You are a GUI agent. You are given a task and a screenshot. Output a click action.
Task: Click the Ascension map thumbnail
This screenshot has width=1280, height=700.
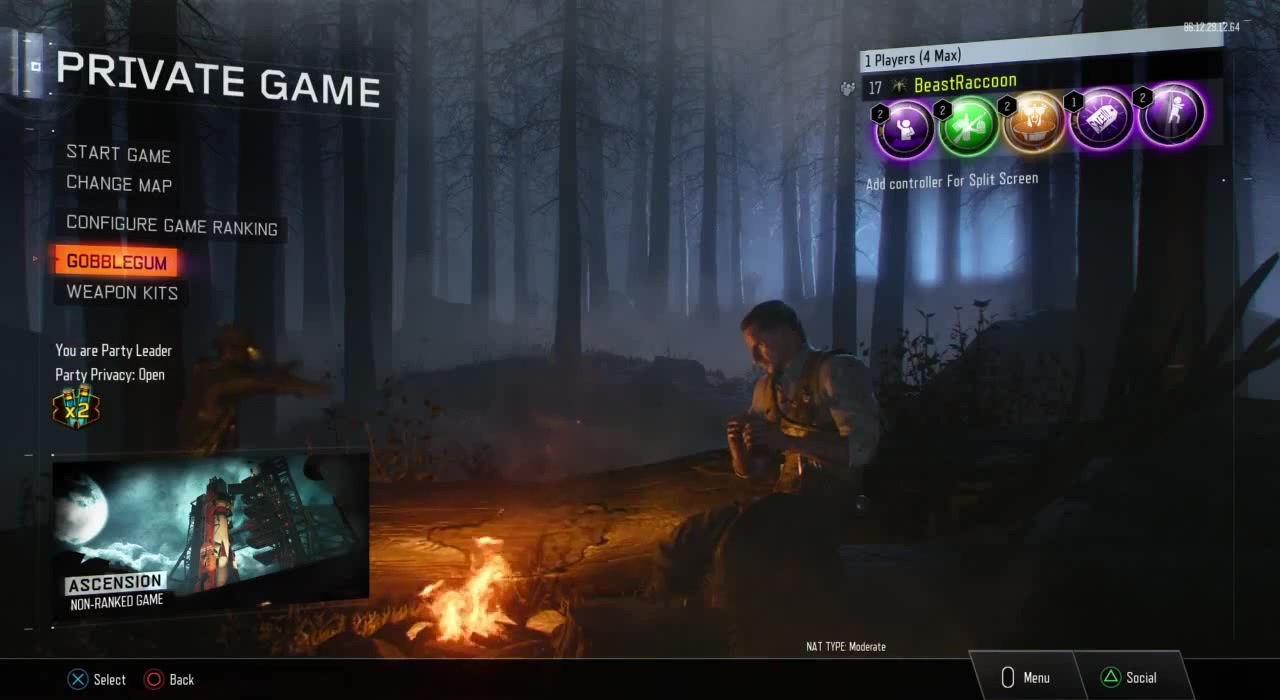(x=211, y=535)
